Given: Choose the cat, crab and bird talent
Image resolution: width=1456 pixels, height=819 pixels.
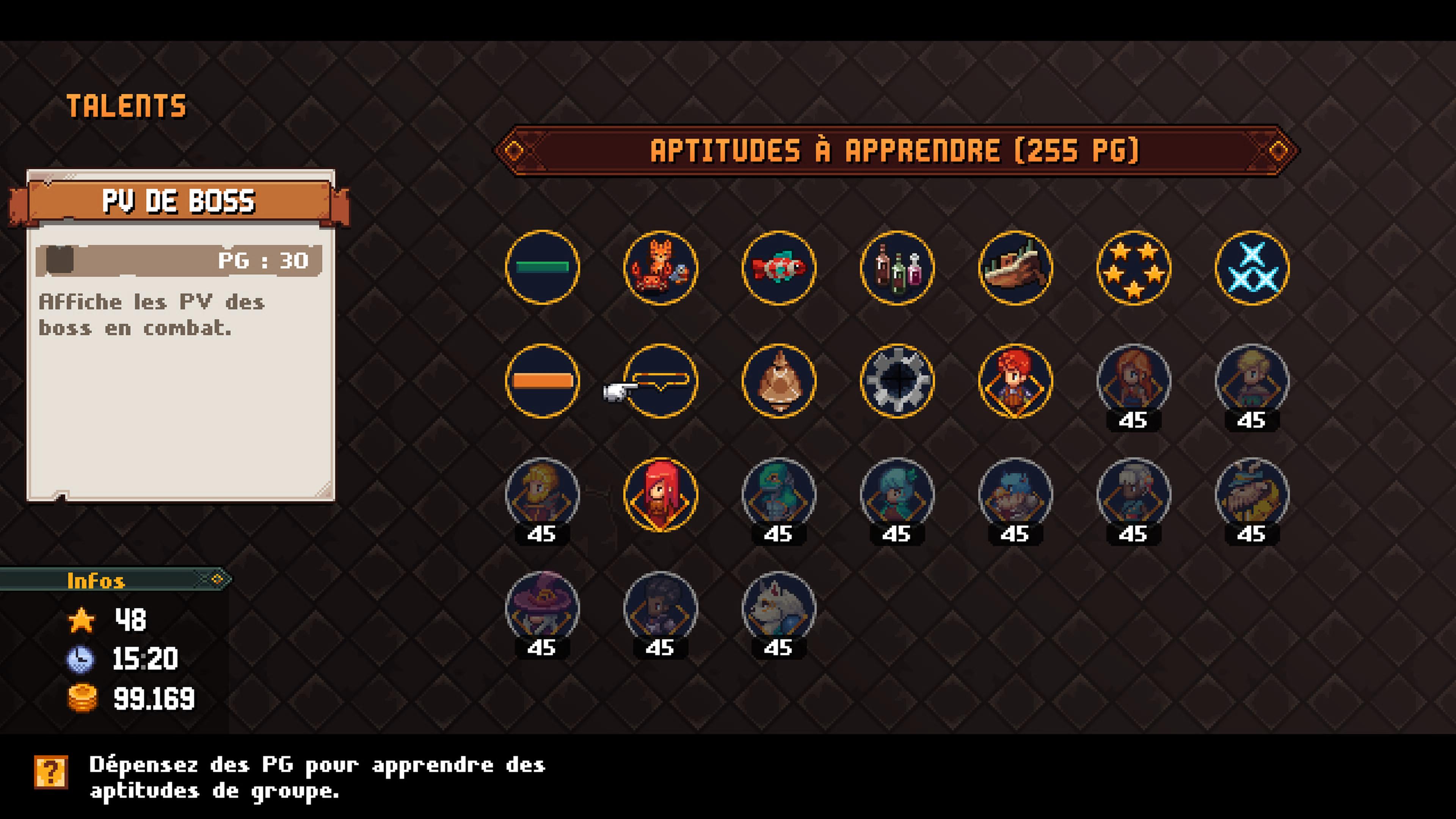Looking at the screenshot, I should (660, 267).
